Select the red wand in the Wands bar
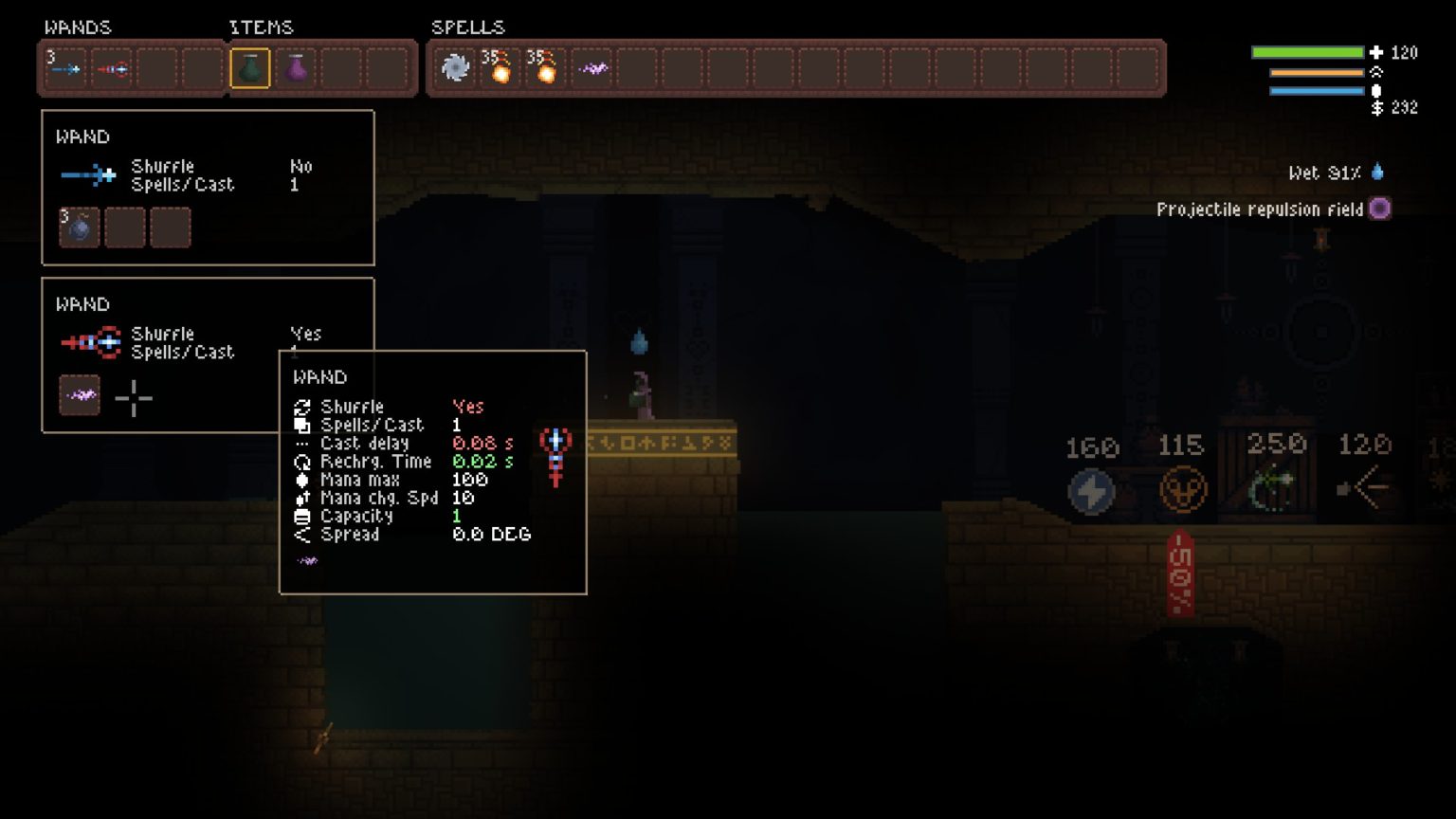Screen dimensions: 1456x819 point(112,68)
